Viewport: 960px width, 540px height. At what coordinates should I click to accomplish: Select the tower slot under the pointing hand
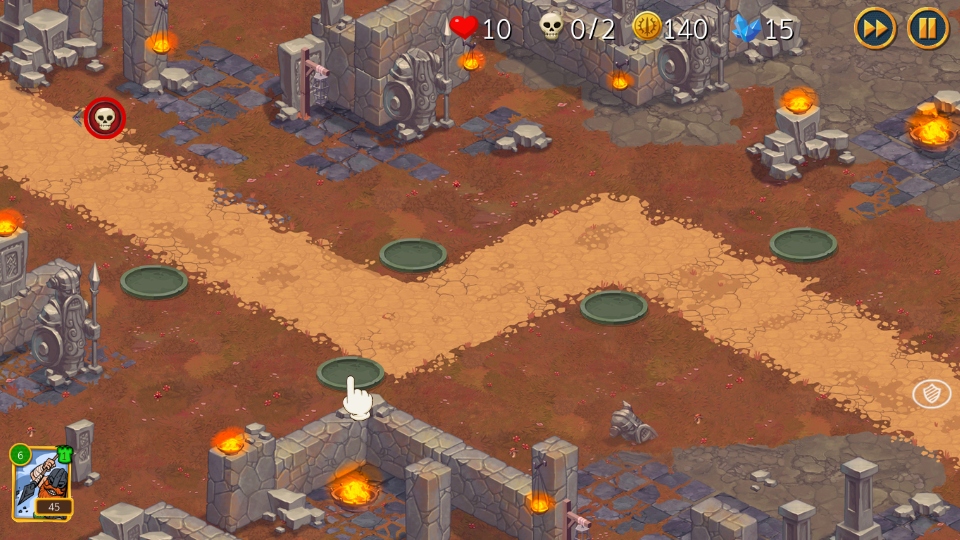pos(350,372)
